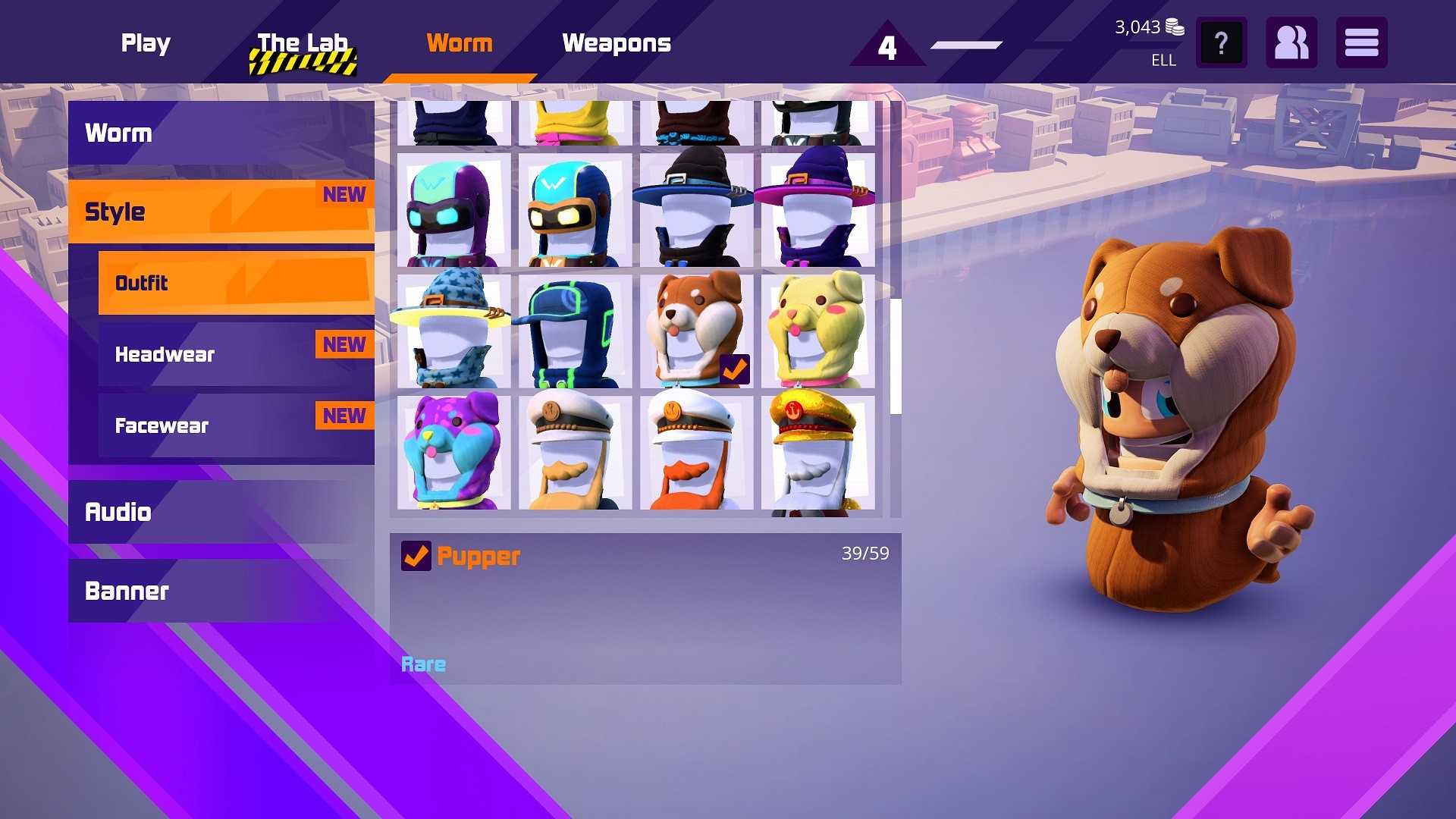Open the help question mark icon
The image size is (1456, 819).
click(1220, 42)
